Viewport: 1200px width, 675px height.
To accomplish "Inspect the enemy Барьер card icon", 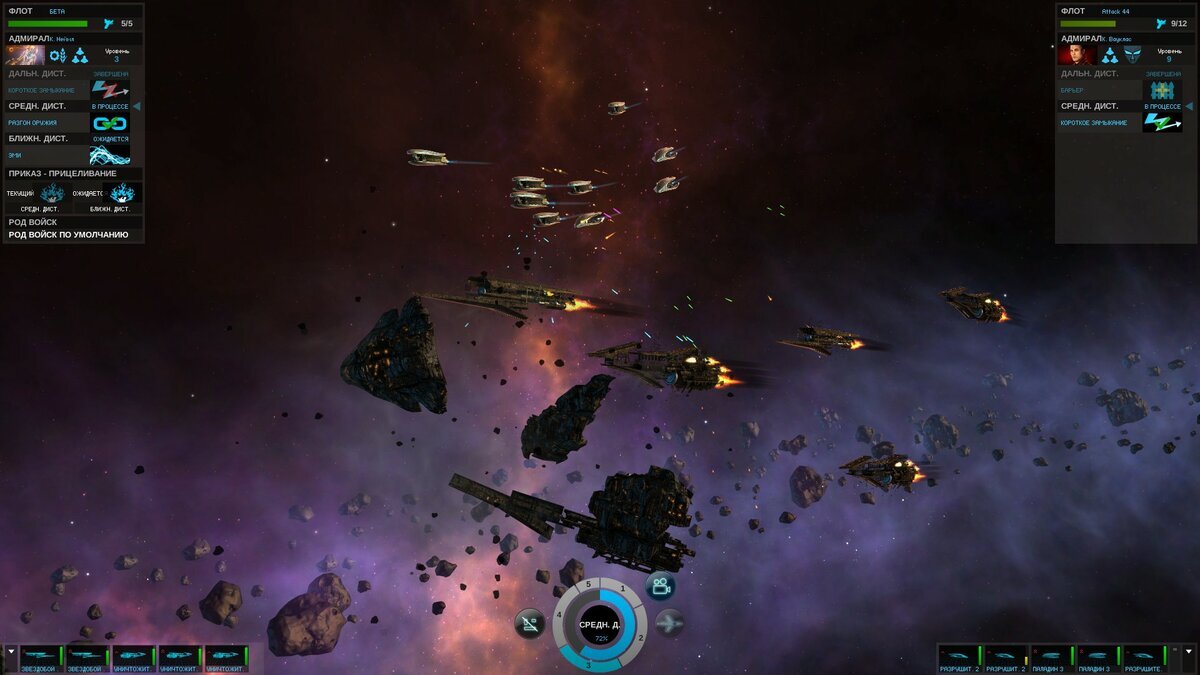I will [x=1161, y=90].
